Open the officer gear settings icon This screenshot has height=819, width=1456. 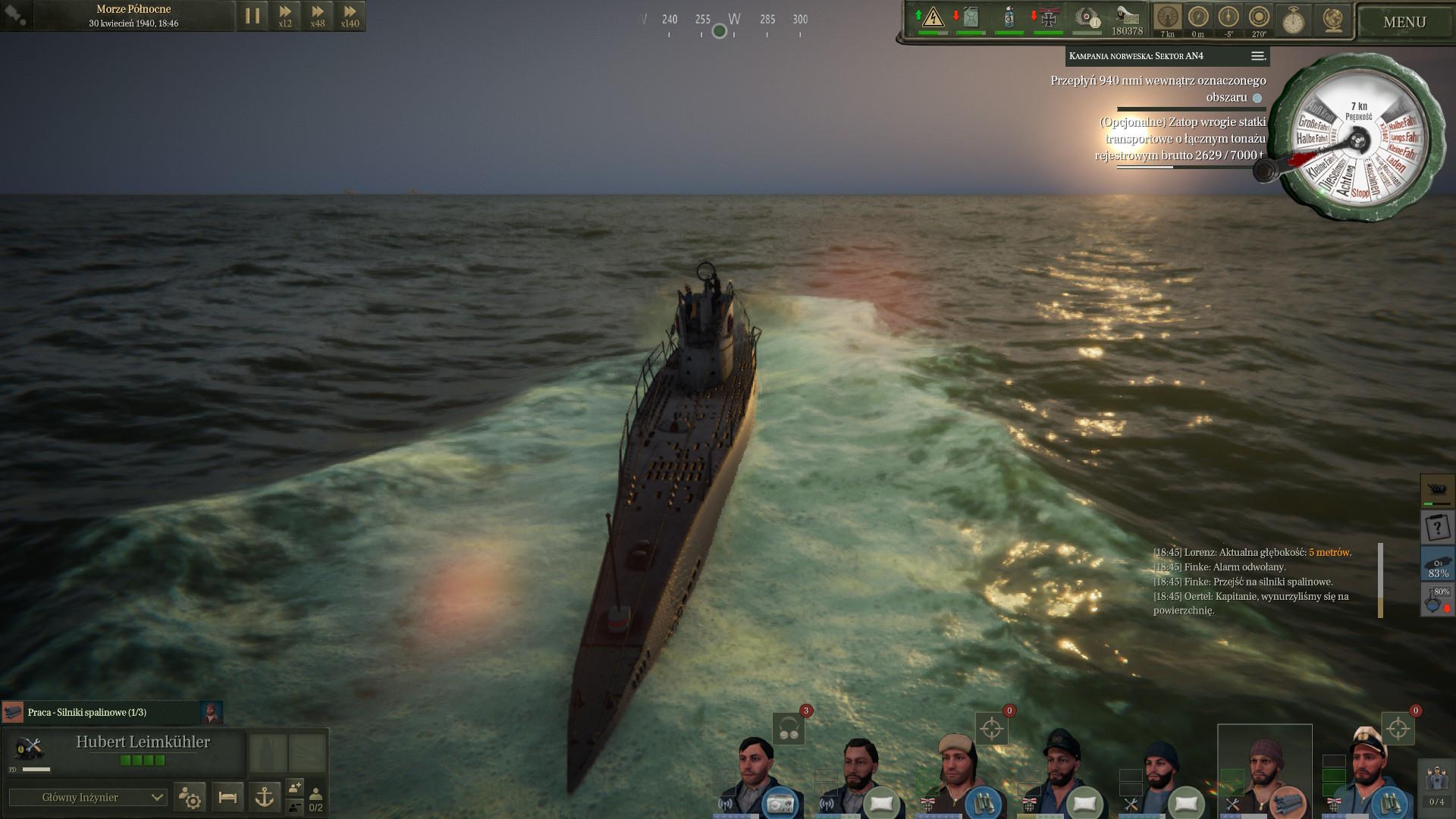point(190,797)
